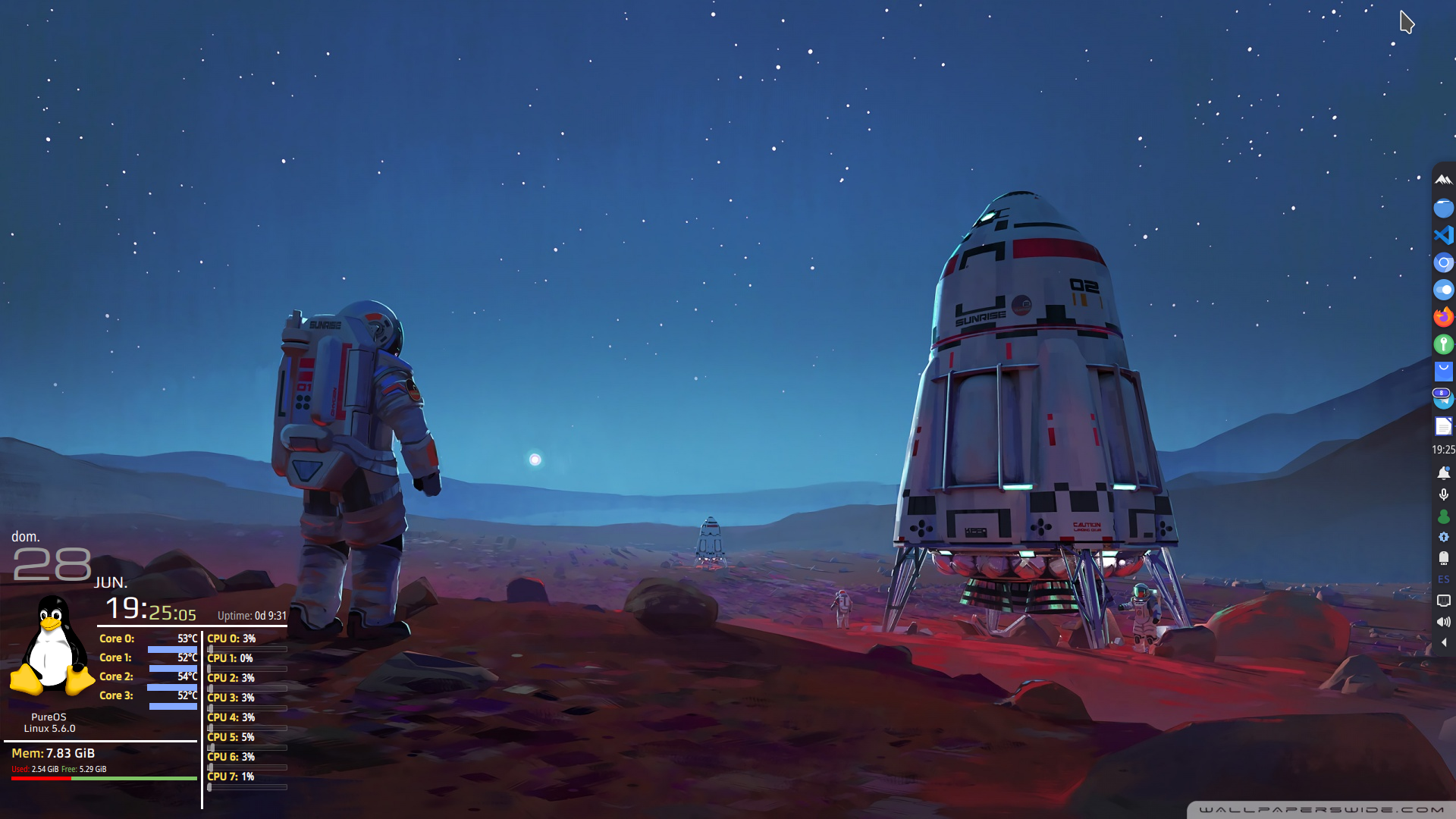This screenshot has height=819, width=1456.
Task: Launch the Chromium browser
Action: tap(1443, 263)
